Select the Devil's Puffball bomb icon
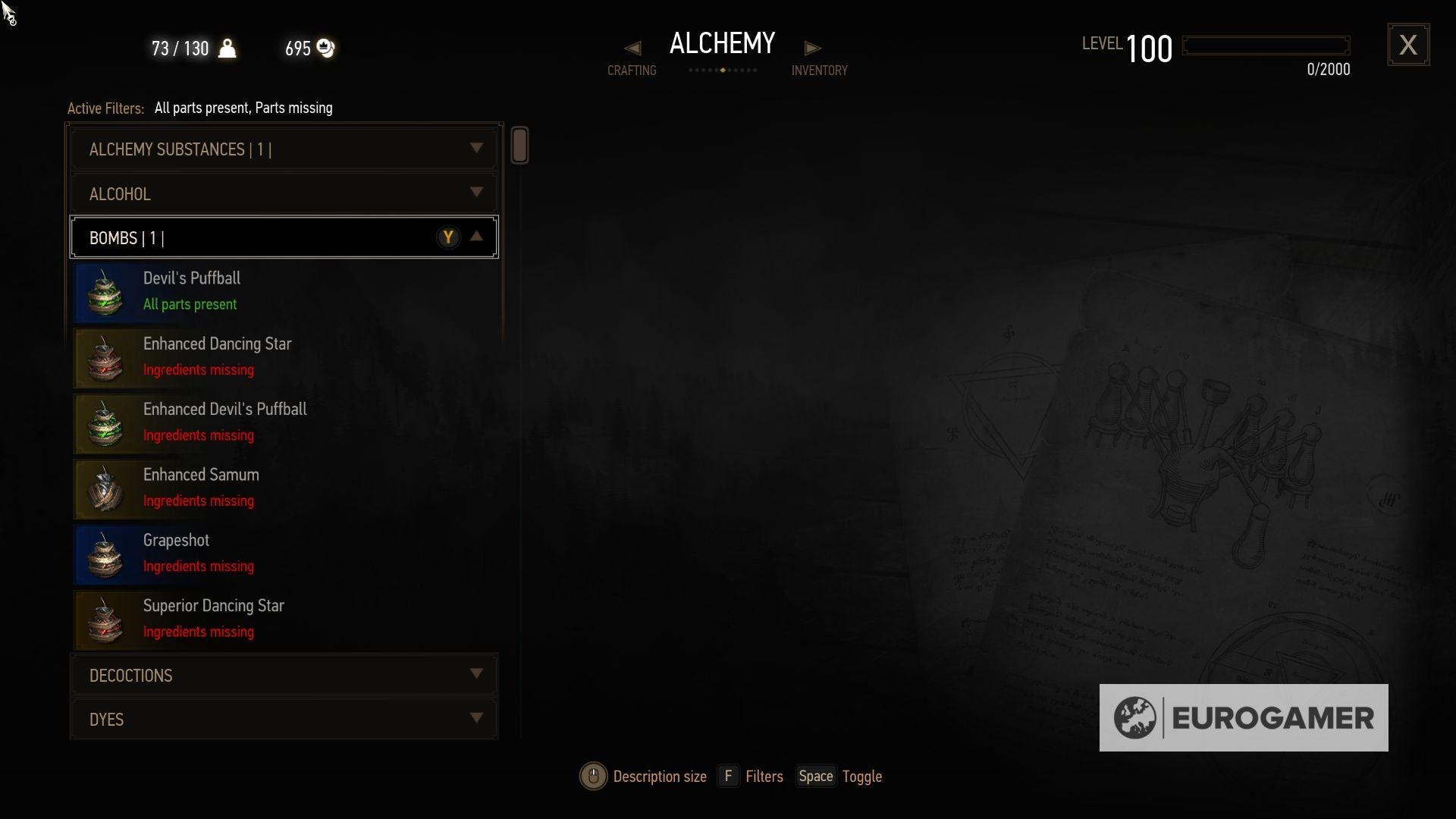 (105, 292)
